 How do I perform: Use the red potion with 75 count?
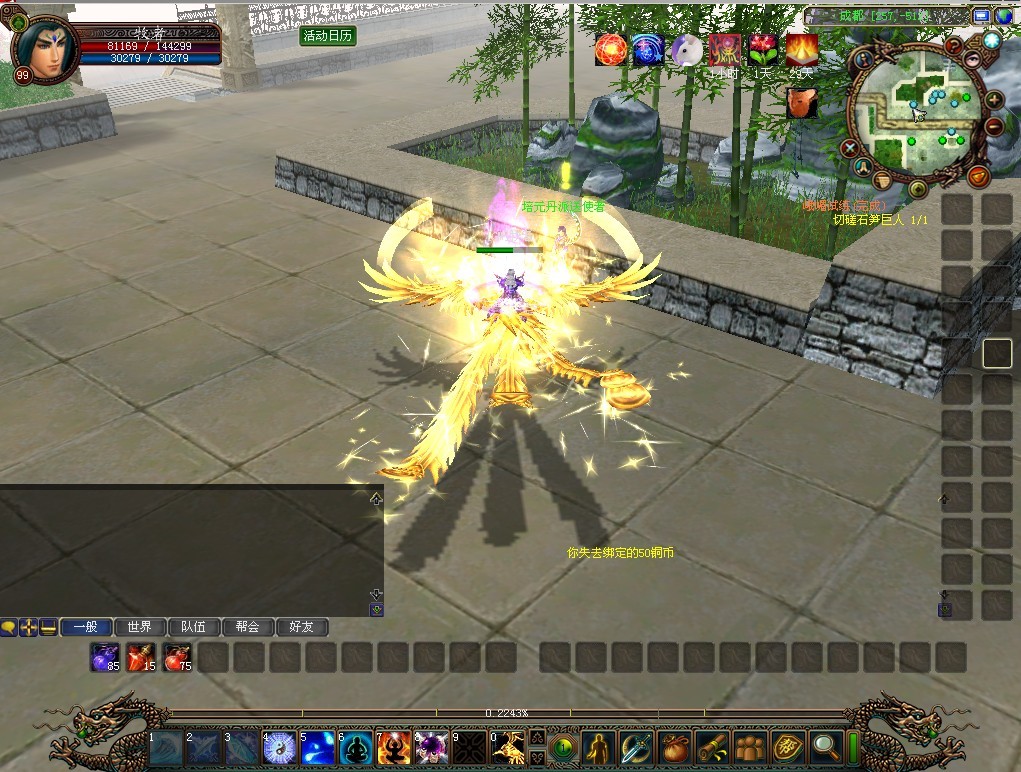pos(177,657)
